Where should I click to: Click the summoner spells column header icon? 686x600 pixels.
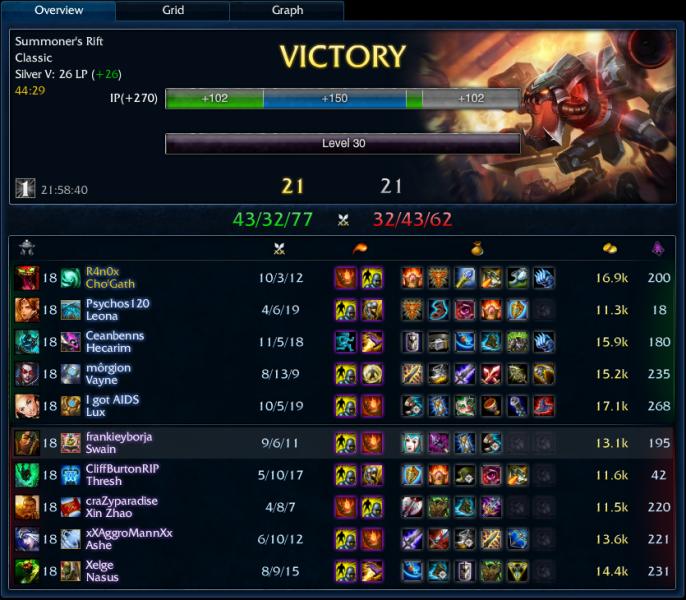coord(358,248)
